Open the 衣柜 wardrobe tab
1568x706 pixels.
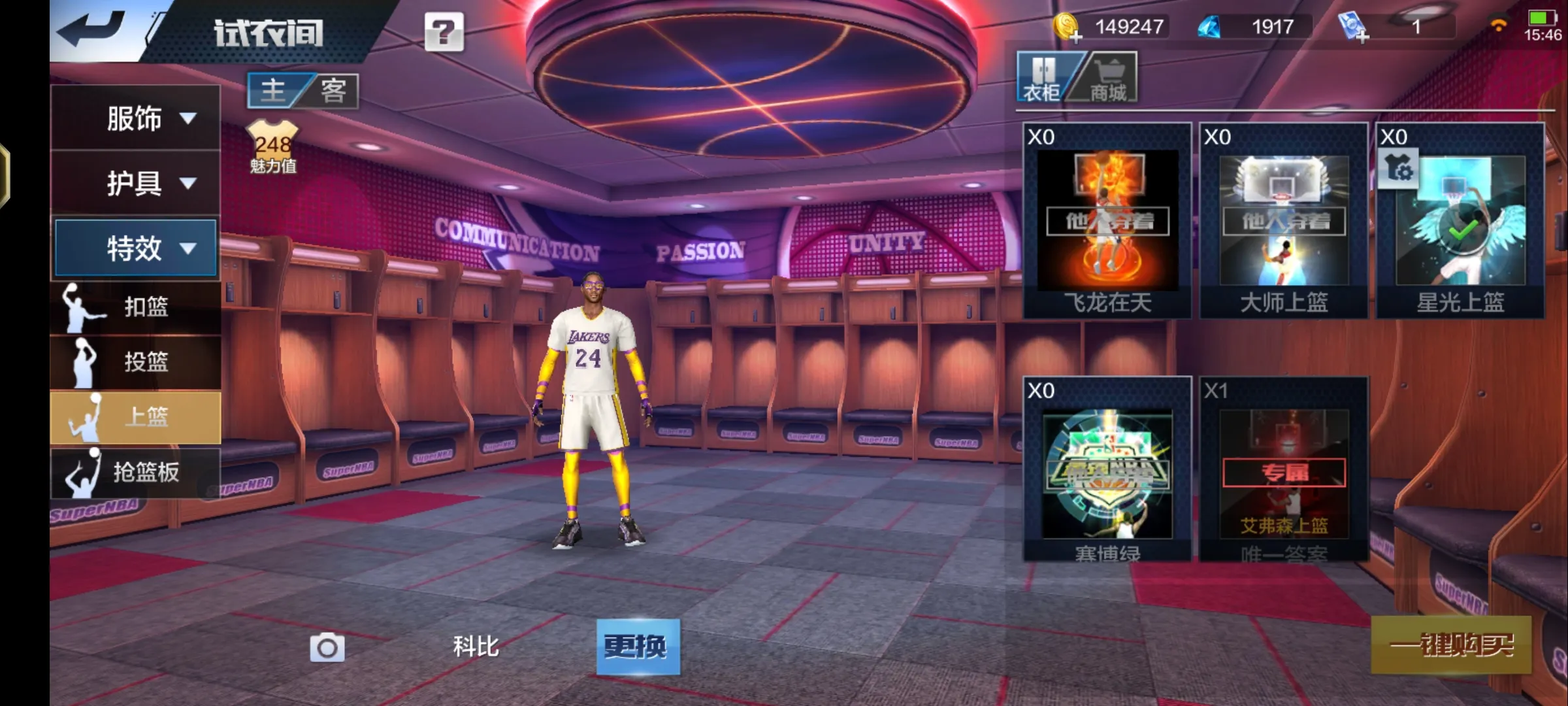[1042, 78]
